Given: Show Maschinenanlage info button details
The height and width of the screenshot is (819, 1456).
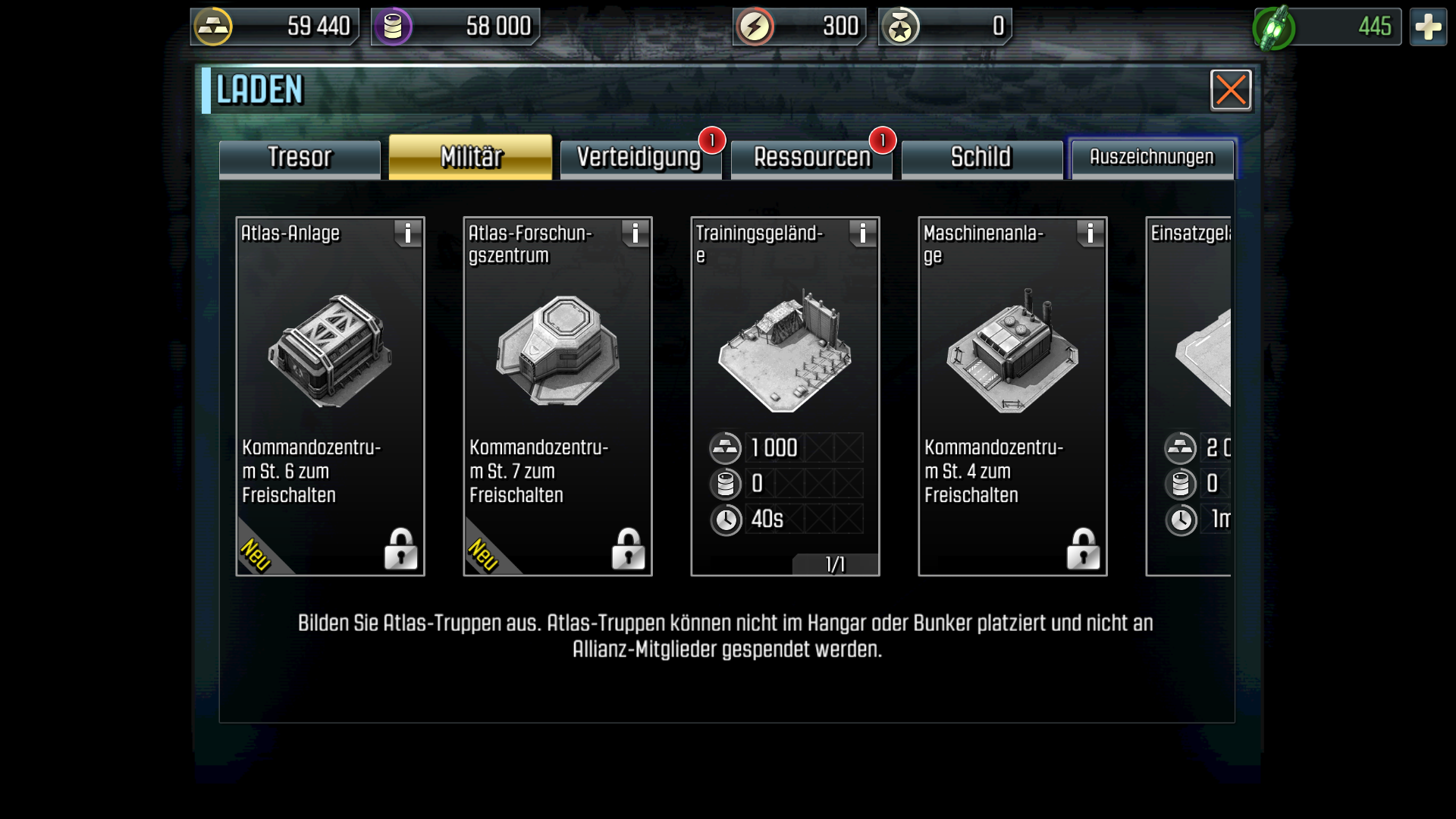Looking at the screenshot, I should tap(1090, 234).
